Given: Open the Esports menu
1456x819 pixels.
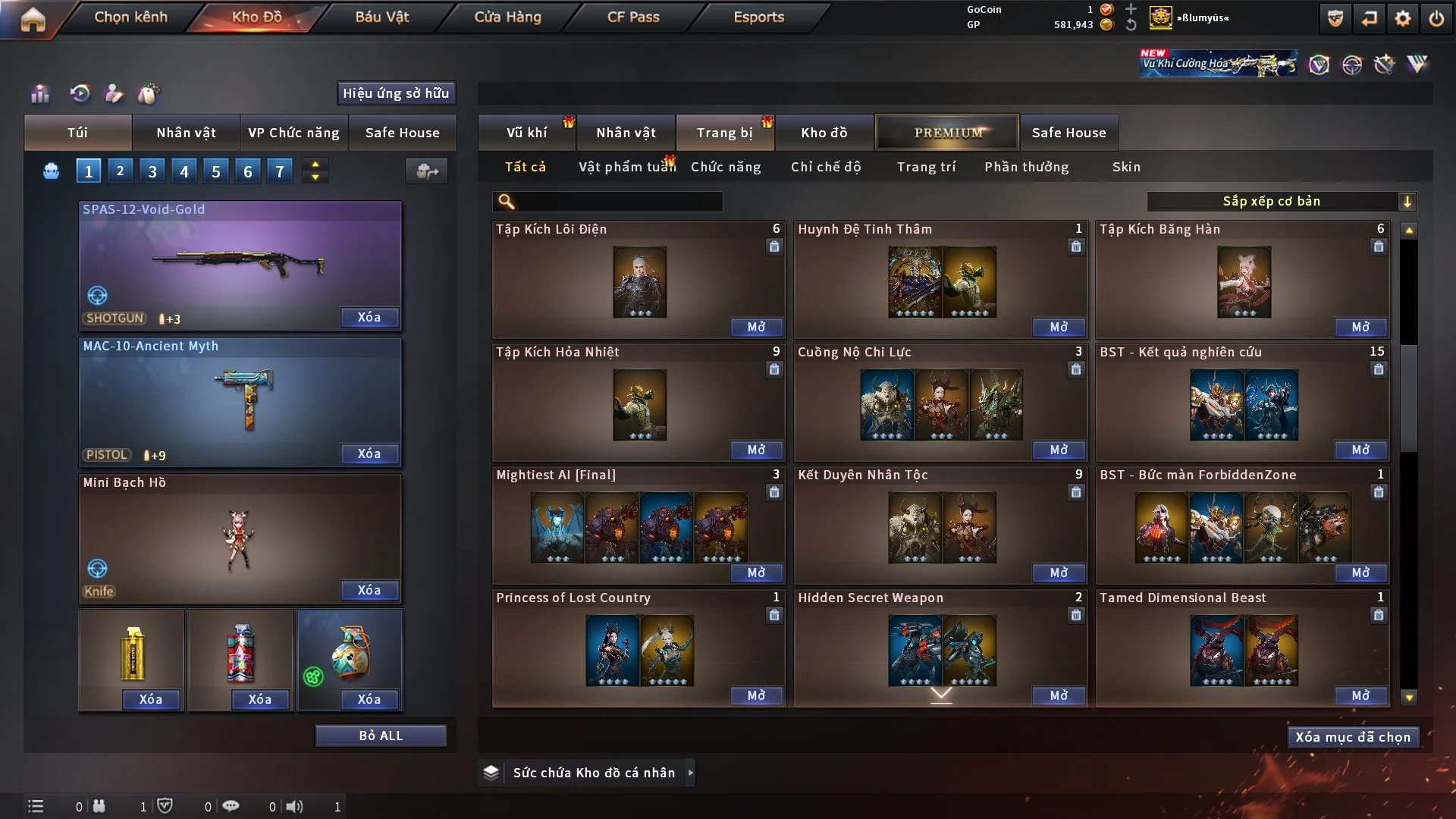Looking at the screenshot, I should tap(758, 17).
